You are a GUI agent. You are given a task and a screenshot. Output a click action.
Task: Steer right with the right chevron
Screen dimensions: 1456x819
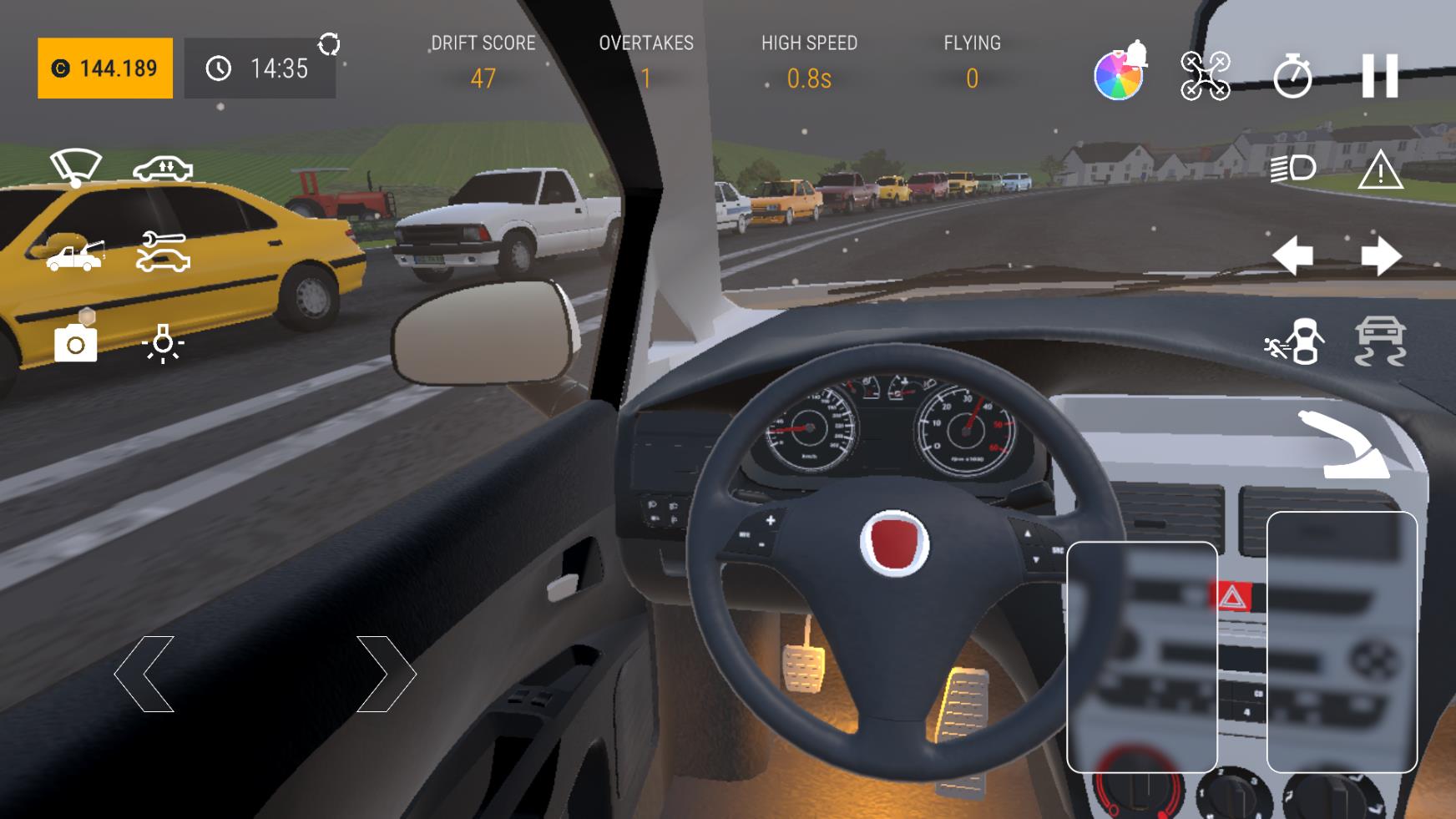[x=386, y=674]
